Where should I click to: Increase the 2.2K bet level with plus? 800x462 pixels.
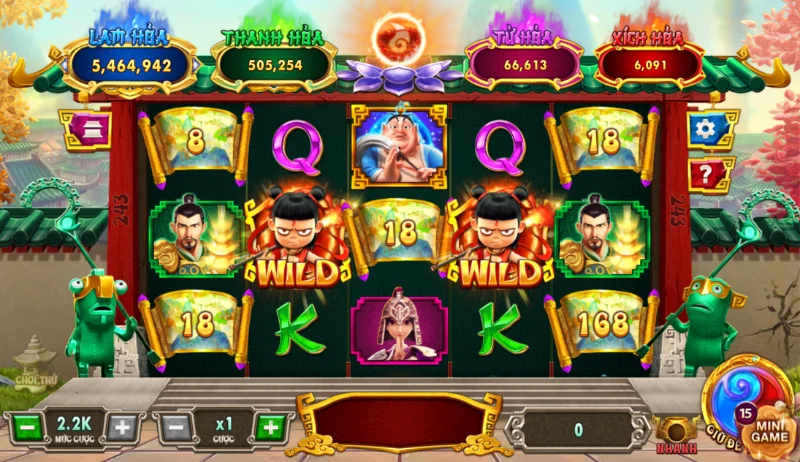[x=121, y=428]
